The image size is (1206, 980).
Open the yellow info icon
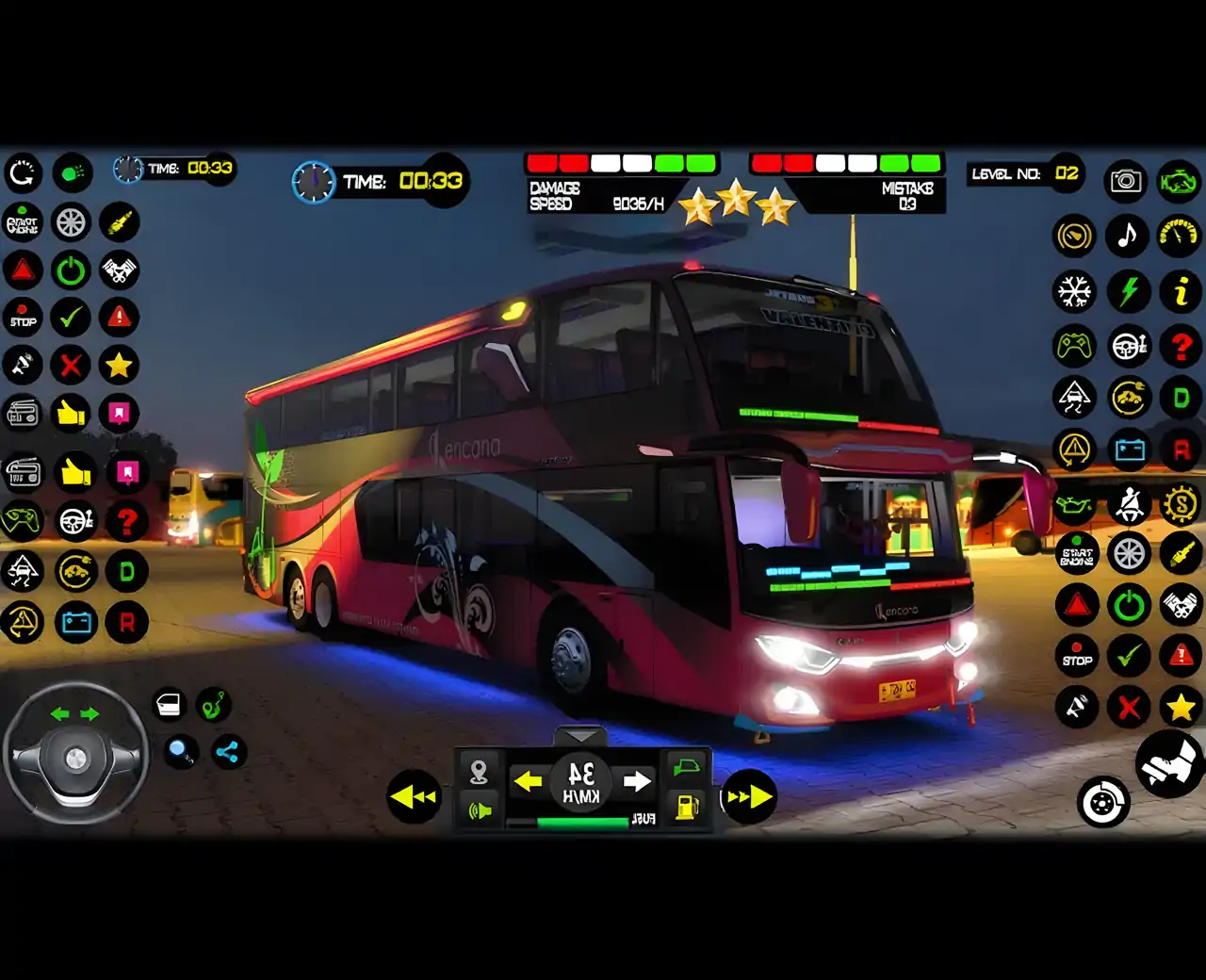tap(1180, 291)
